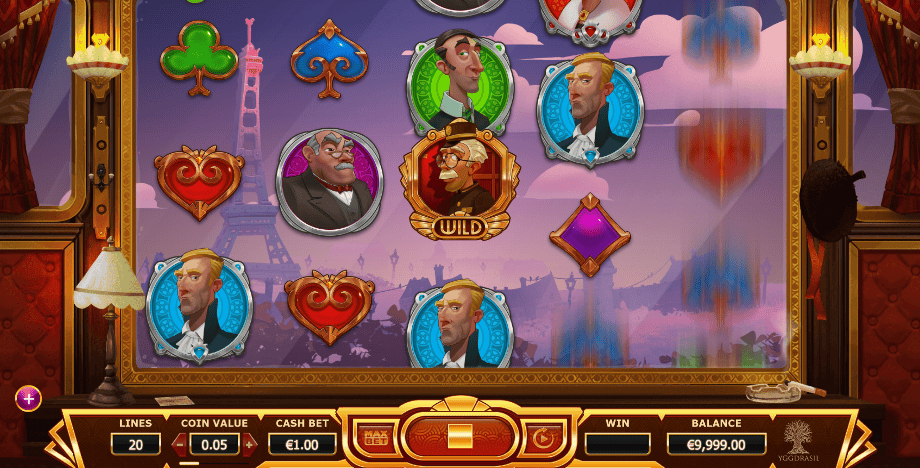Set the wager with Max Bet
The height and width of the screenshot is (468, 920).
pyautogui.click(x=376, y=437)
